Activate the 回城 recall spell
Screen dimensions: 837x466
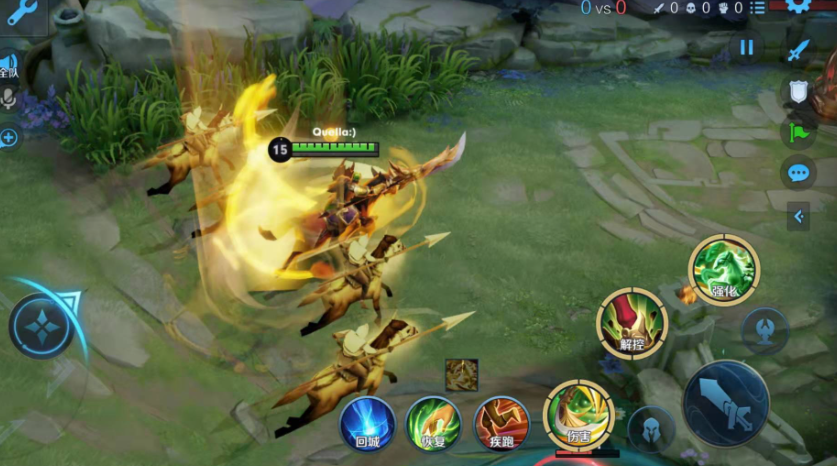(x=367, y=423)
